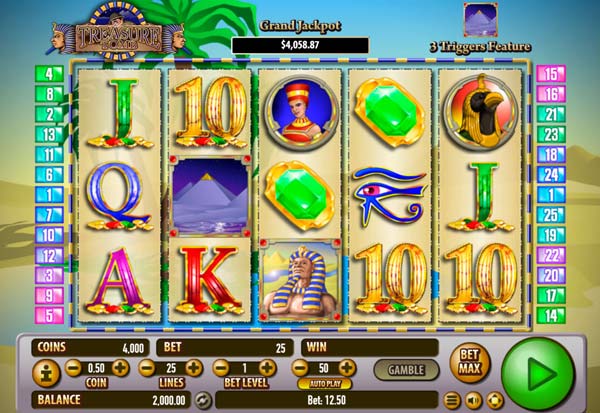Raise the bet level
The image size is (600, 413).
point(268,369)
